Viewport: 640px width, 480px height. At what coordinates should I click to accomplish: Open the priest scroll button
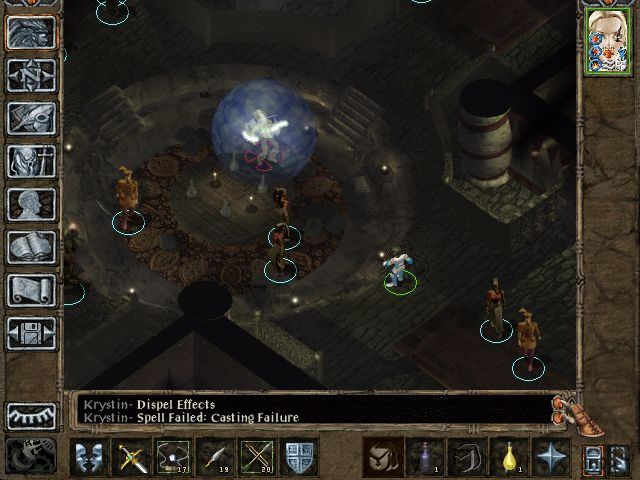31,290
